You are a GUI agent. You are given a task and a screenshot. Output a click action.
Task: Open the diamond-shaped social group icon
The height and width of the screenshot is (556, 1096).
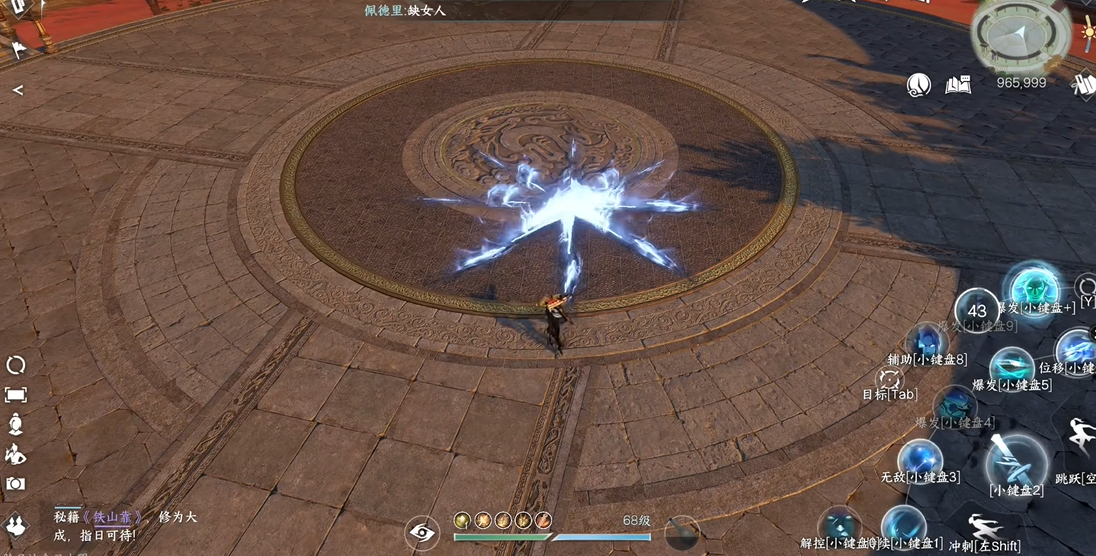click(x=15, y=525)
